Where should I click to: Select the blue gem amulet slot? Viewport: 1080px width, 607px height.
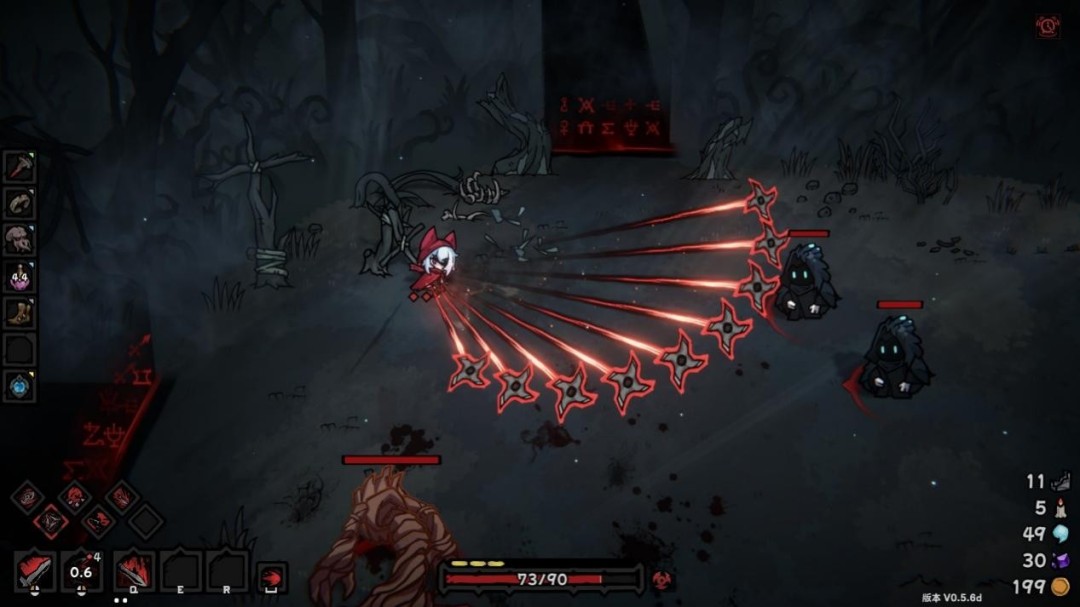[20, 386]
